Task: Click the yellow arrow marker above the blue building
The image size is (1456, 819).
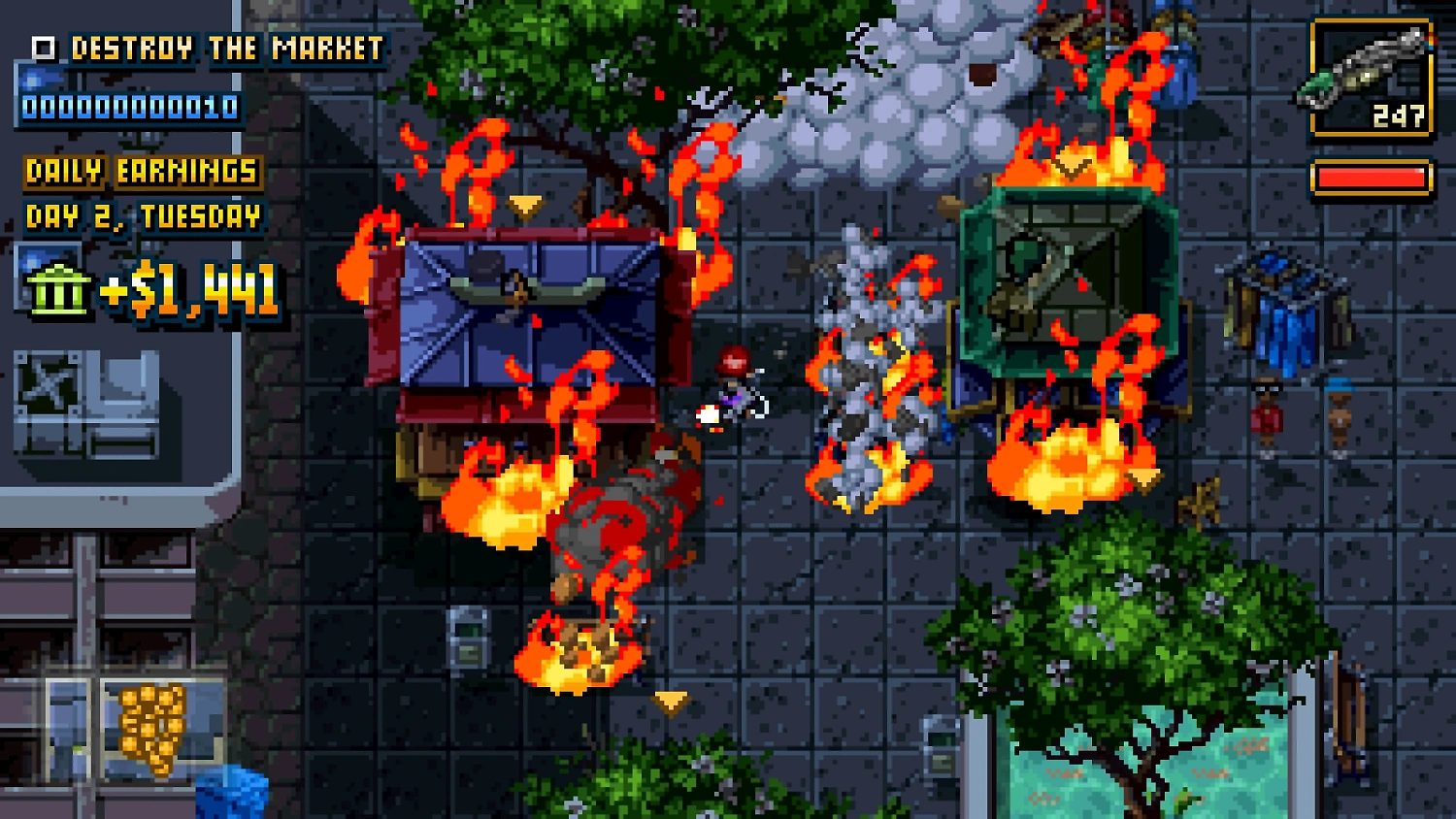Action: pos(524,206)
